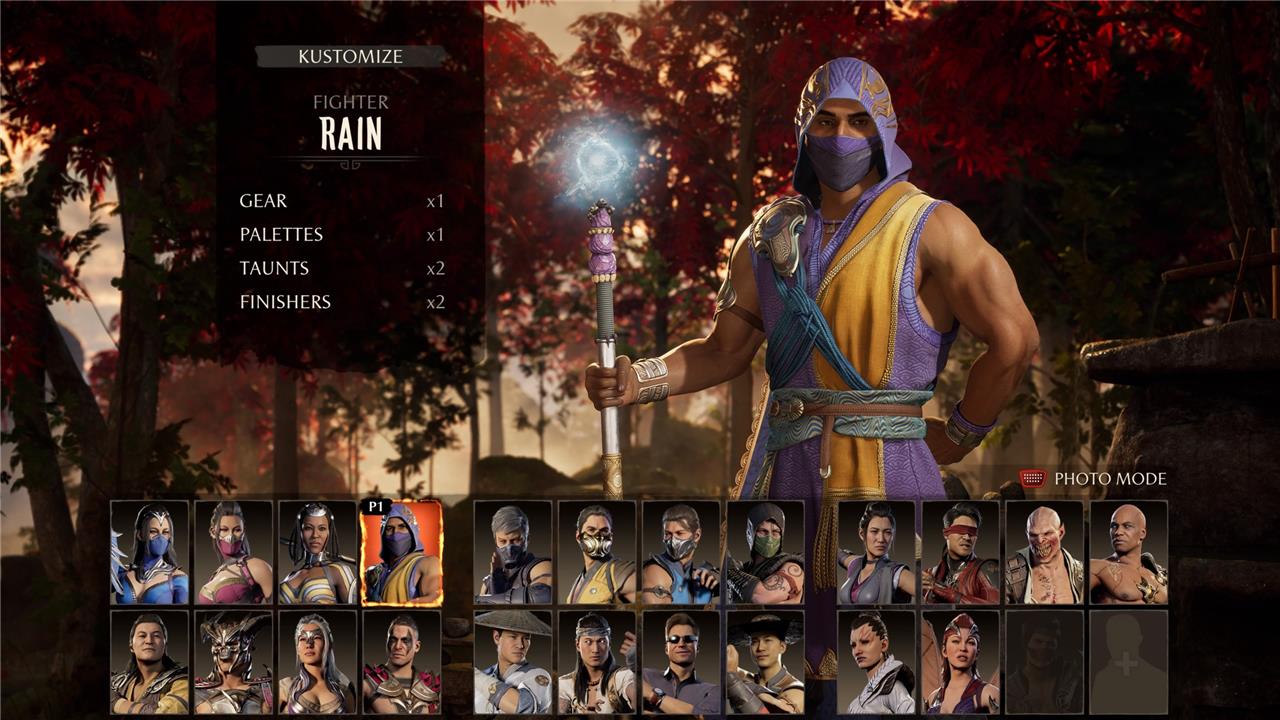Select Kitana's portrait with blue mask
This screenshot has width=1280, height=720.
(x=150, y=552)
